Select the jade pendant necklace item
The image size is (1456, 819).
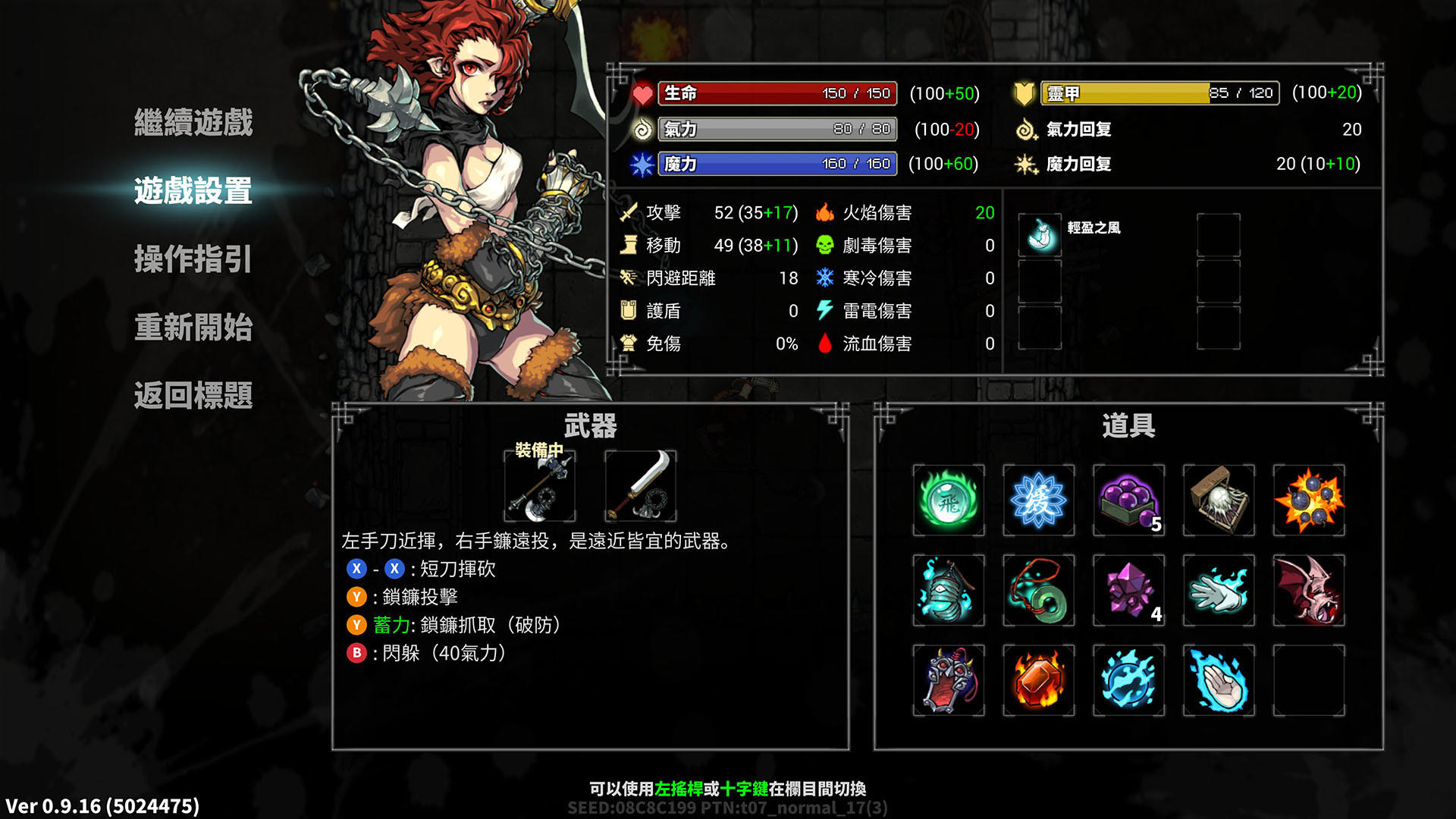click(1039, 590)
